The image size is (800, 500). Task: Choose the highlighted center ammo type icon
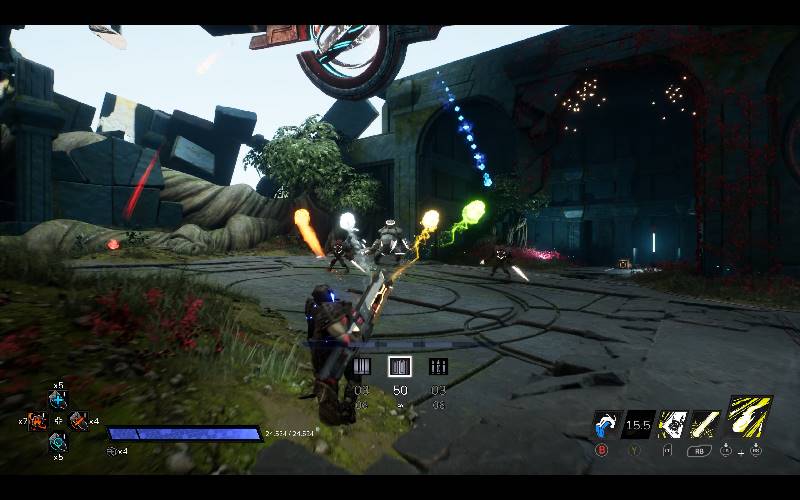400,367
